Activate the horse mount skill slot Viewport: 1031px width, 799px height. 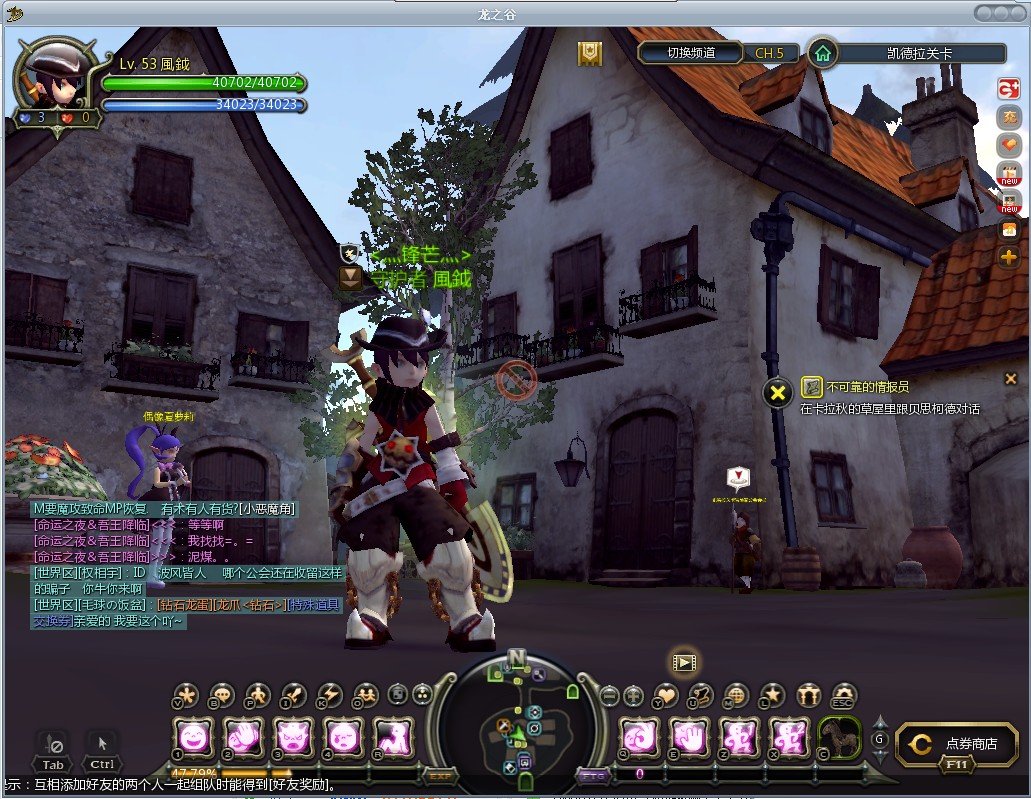click(840, 738)
